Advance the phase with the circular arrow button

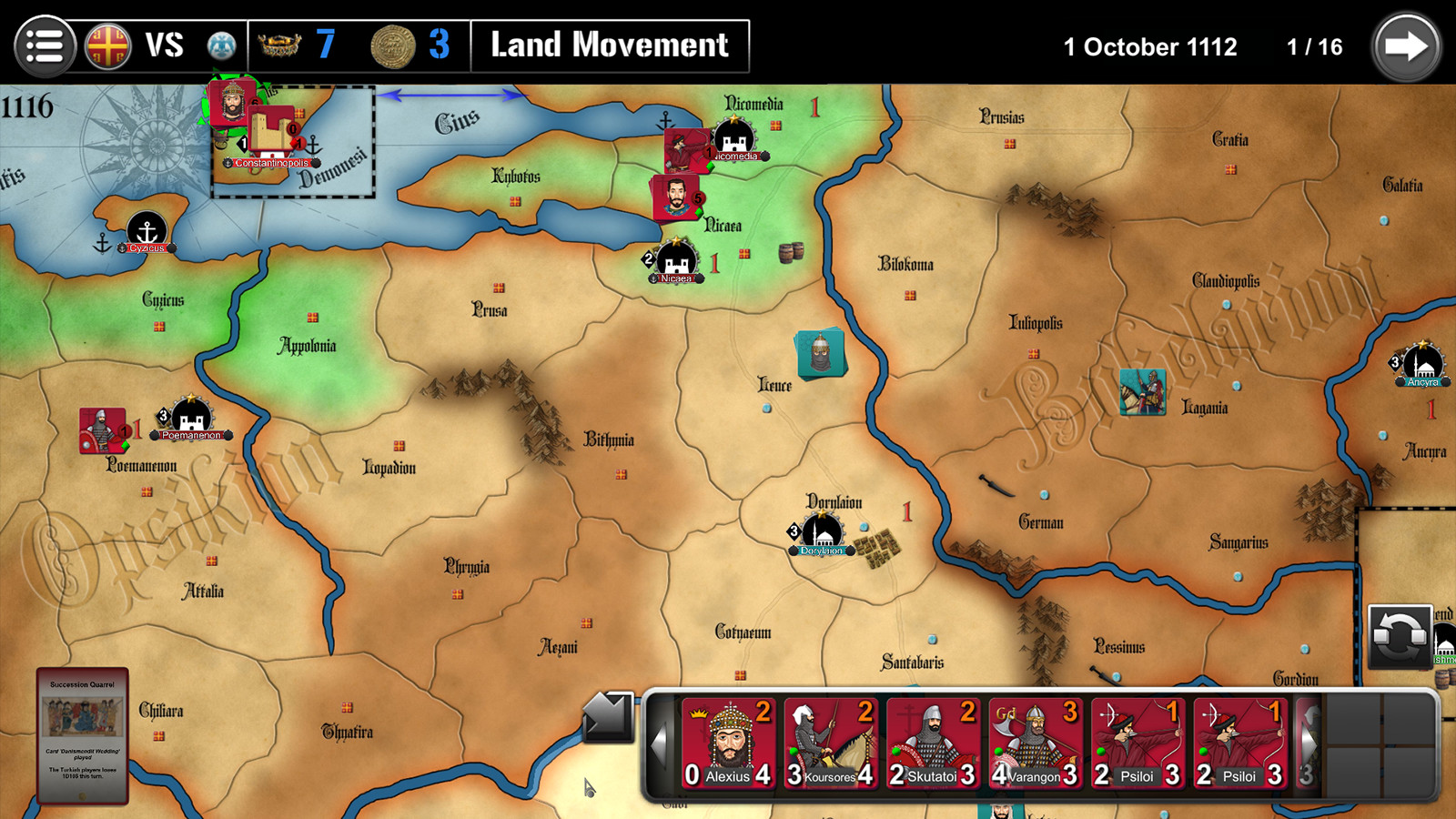pyautogui.click(x=1406, y=44)
